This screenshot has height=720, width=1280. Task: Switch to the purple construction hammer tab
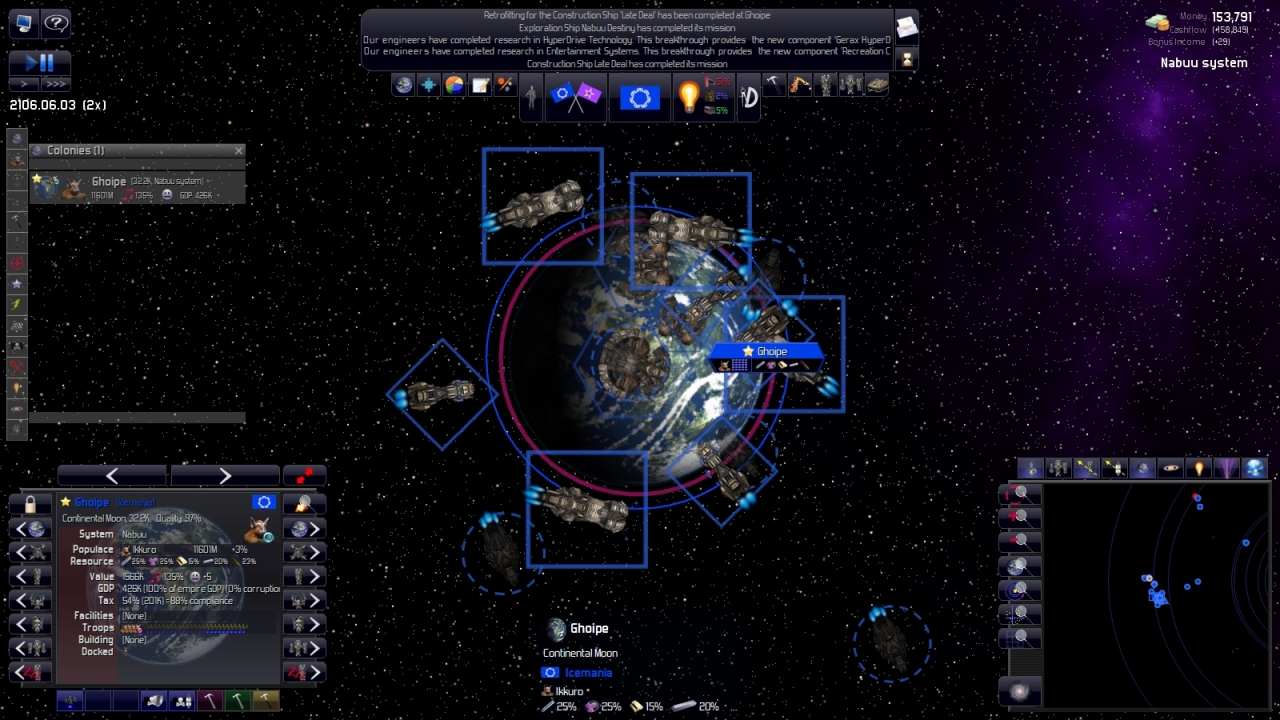point(211,700)
